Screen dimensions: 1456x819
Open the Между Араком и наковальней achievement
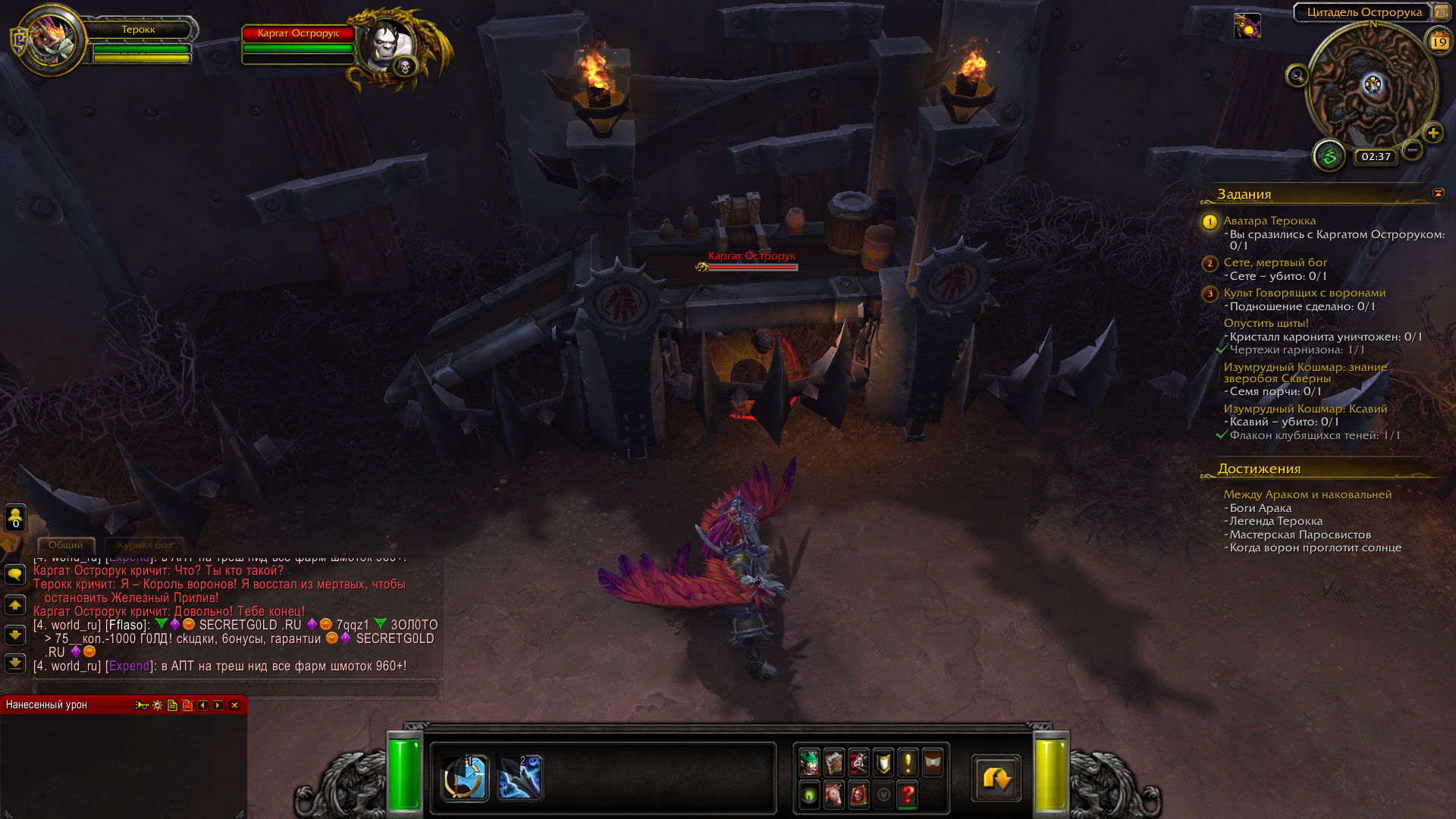(x=1307, y=494)
